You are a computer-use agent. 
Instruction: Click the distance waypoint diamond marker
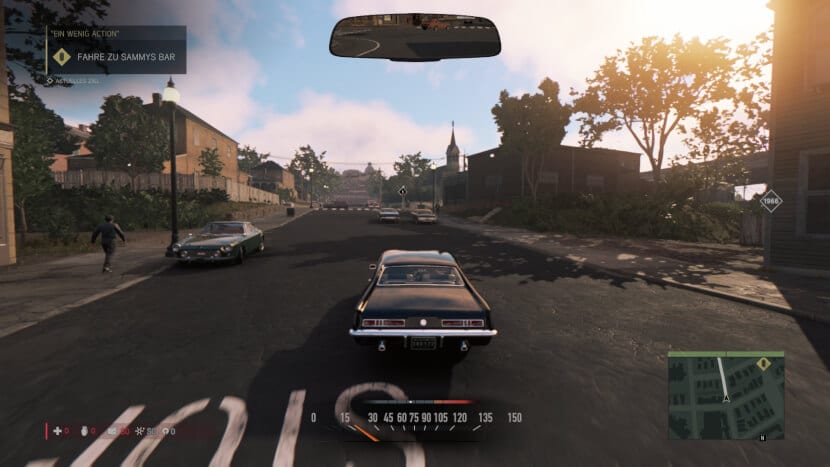point(769,202)
